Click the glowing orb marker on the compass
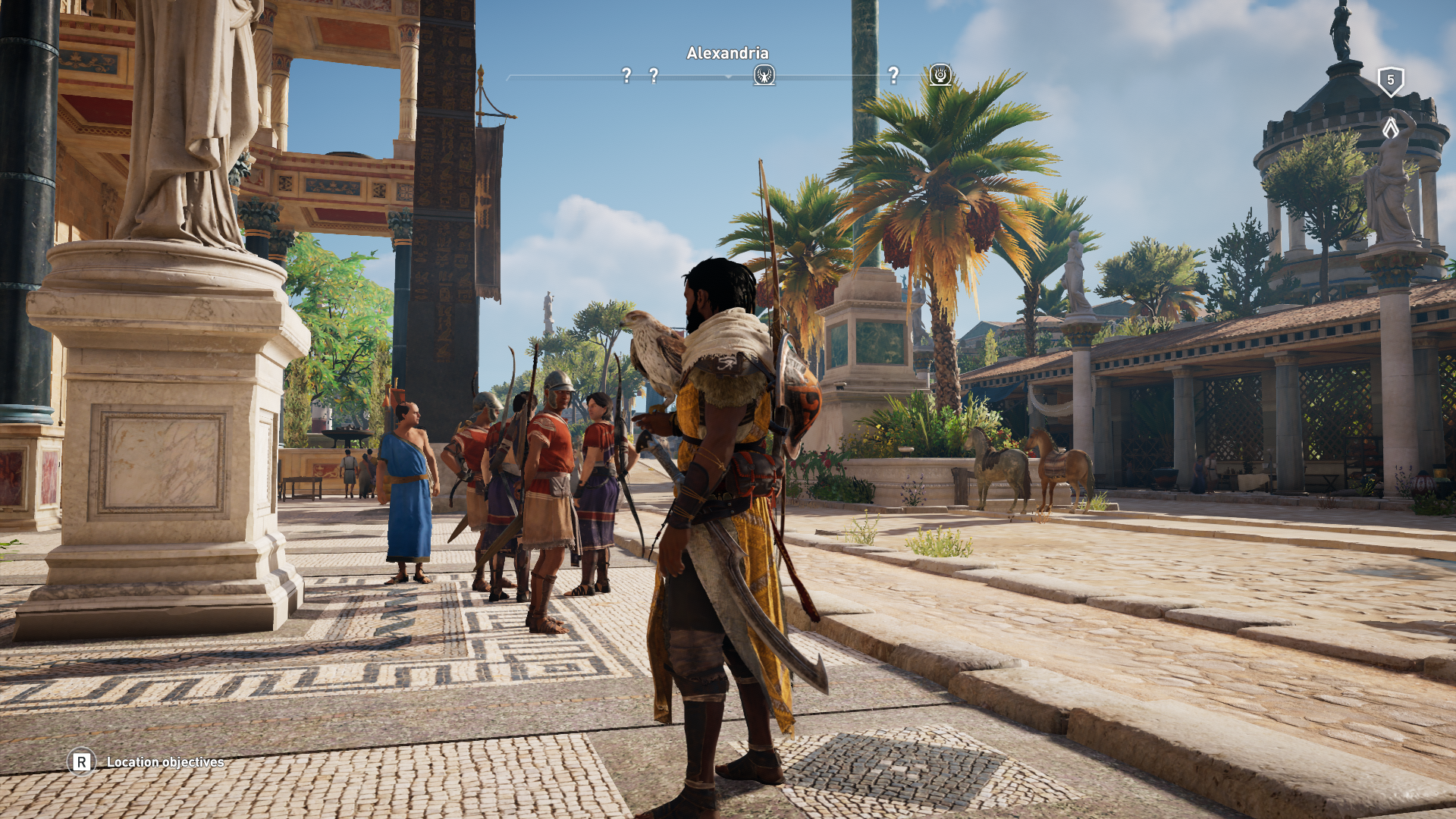 (940, 75)
